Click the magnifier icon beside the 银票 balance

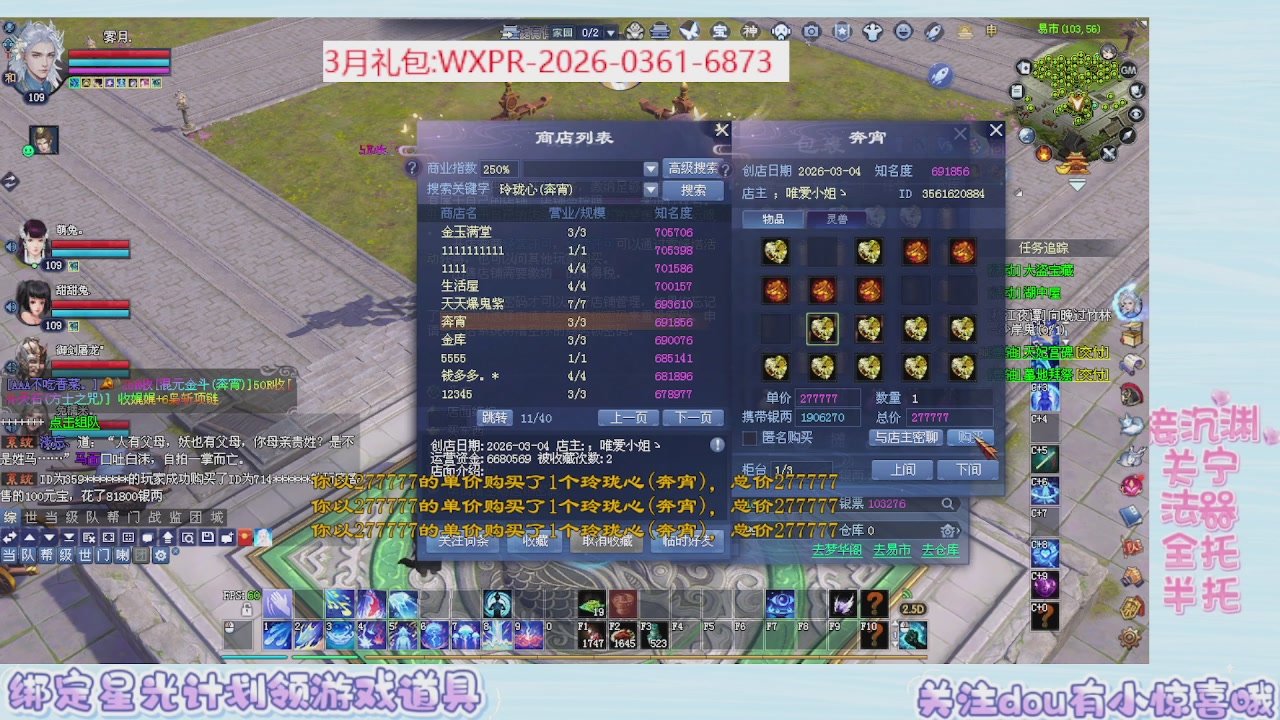[x=948, y=504]
